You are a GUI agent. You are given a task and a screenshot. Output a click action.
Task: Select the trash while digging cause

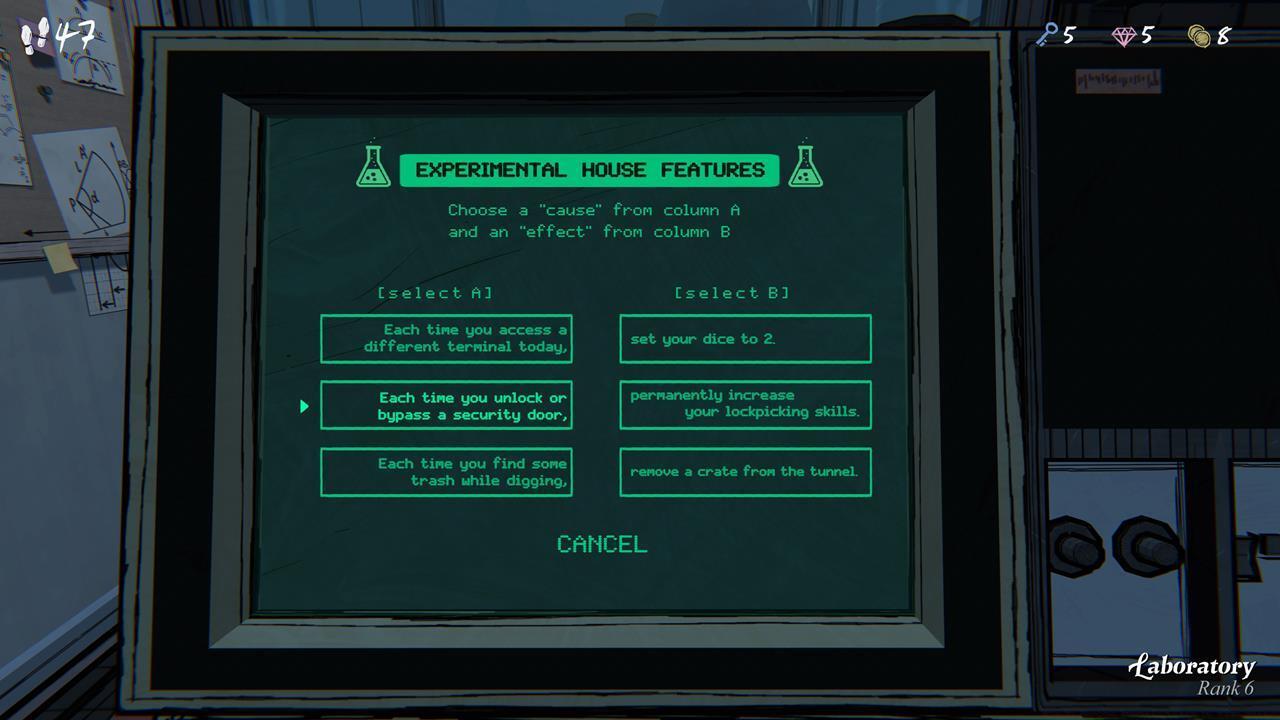[x=446, y=472]
